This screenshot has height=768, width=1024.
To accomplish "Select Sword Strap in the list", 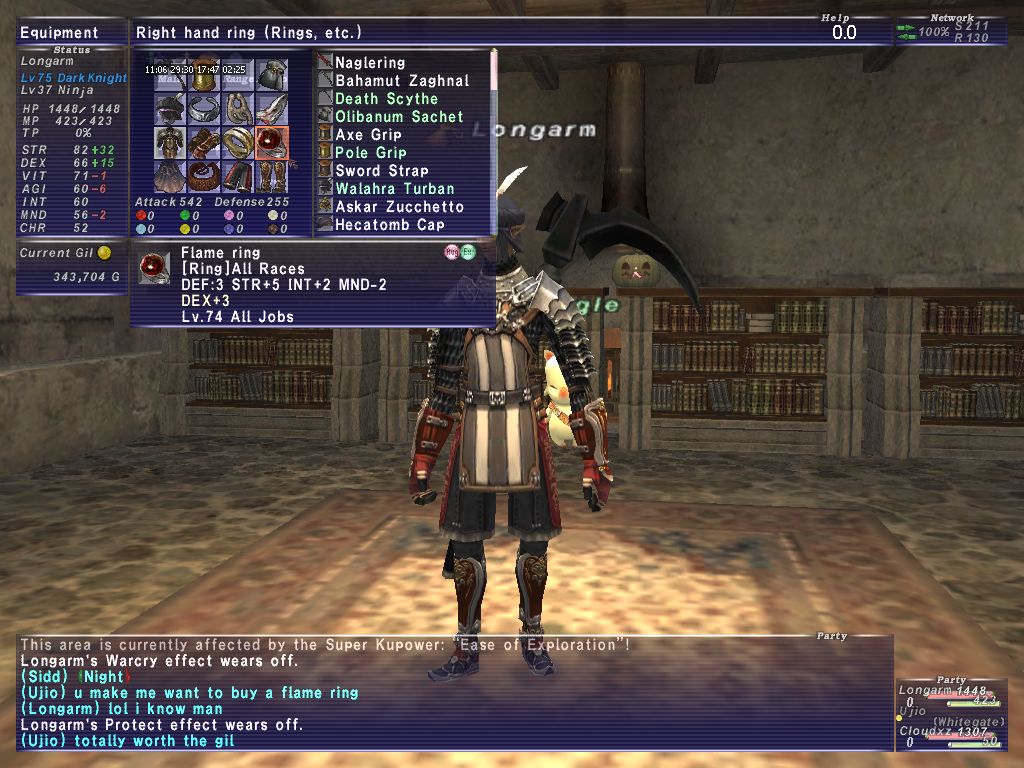I will [381, 171].
